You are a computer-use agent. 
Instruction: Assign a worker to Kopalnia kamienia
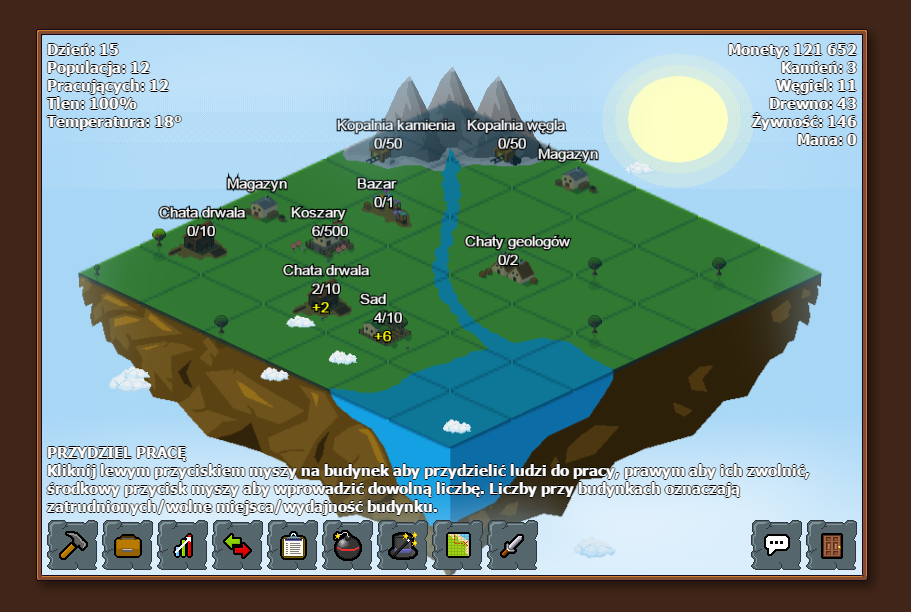coord(383,152)
